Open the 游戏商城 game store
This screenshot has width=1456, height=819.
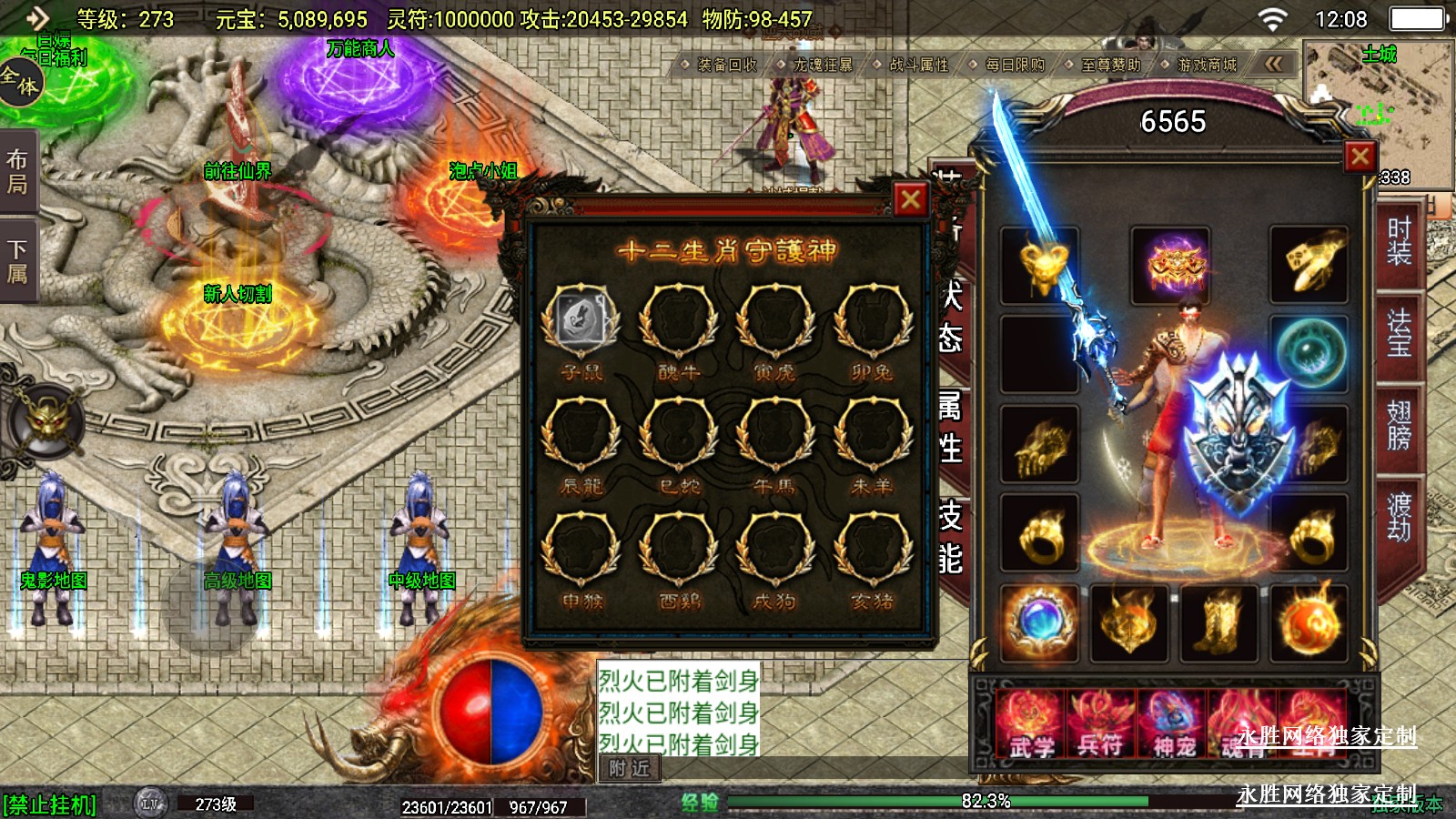(x=1206, y=65)
